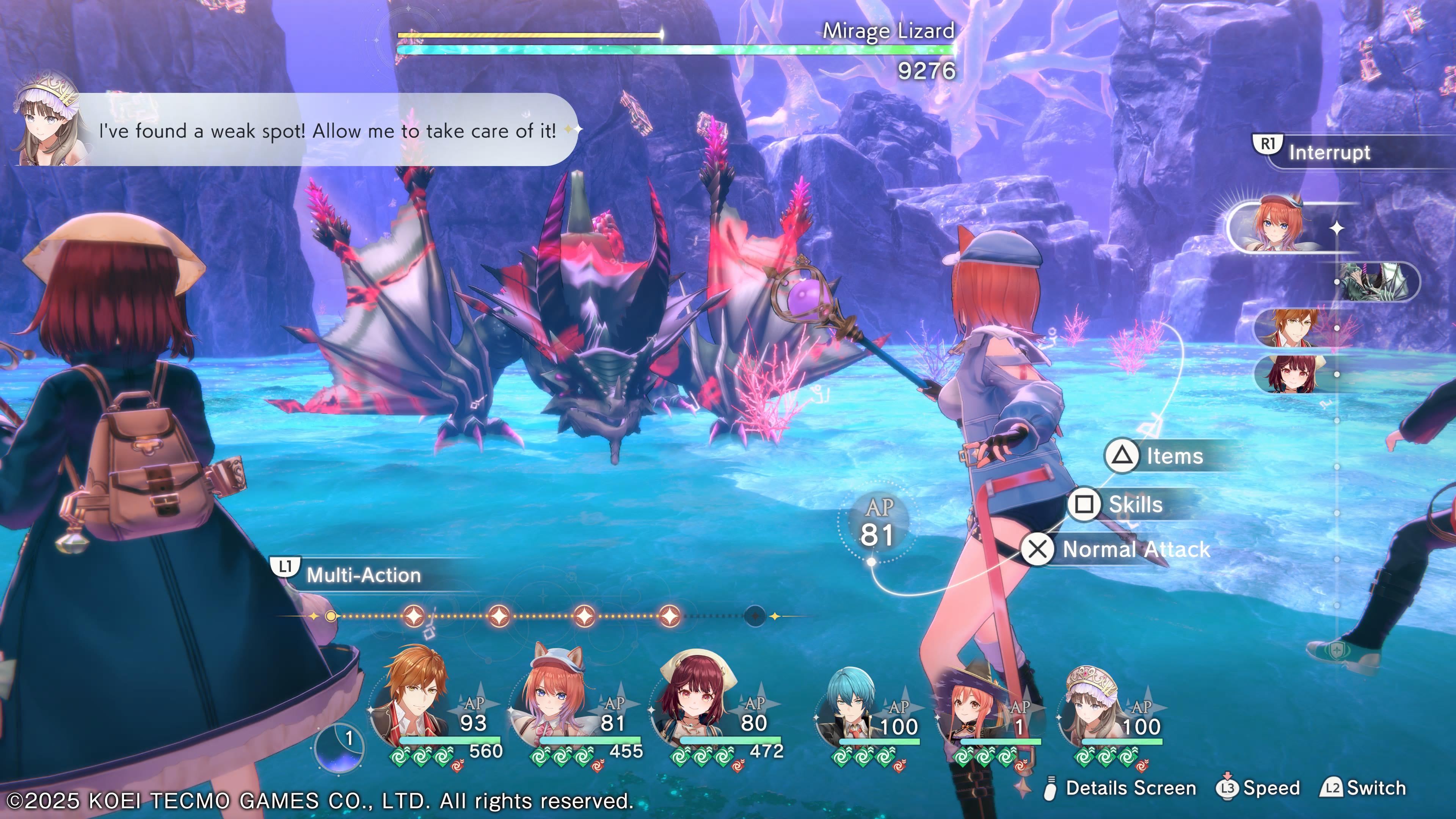
Task: Open the Skills command
Action: pos(1134,504)
